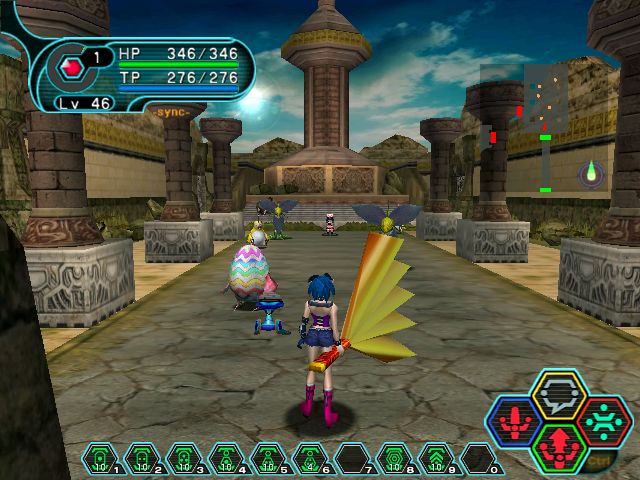Screen dimensions: 640x480
Task: Use the item in hotbar slot 1
Action: pos(100,461)
